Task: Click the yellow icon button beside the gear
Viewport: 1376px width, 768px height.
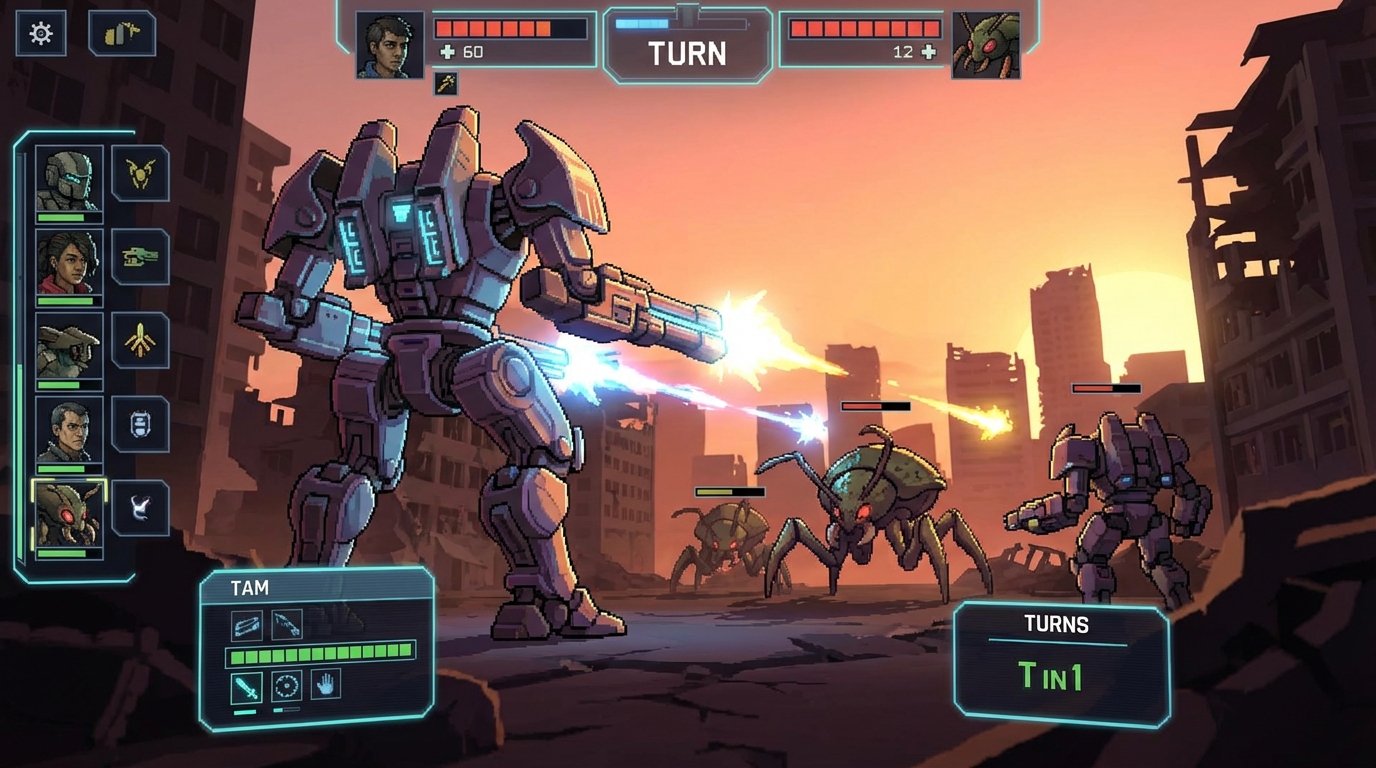Action: click(x=122, y=34)
